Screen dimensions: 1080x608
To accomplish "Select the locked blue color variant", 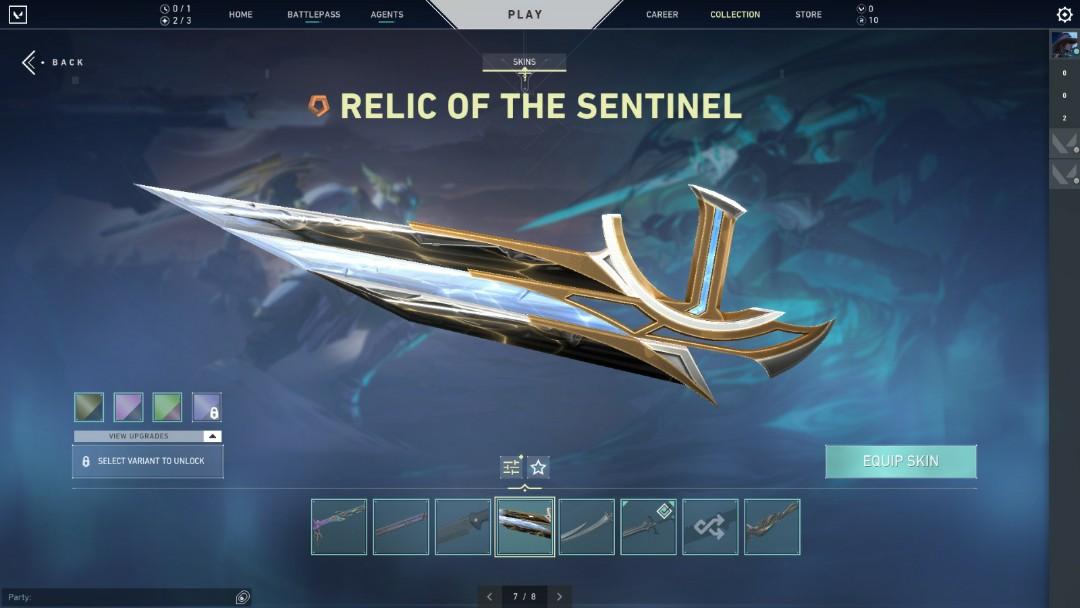I will pyautogui.click(x=207, y=407).
